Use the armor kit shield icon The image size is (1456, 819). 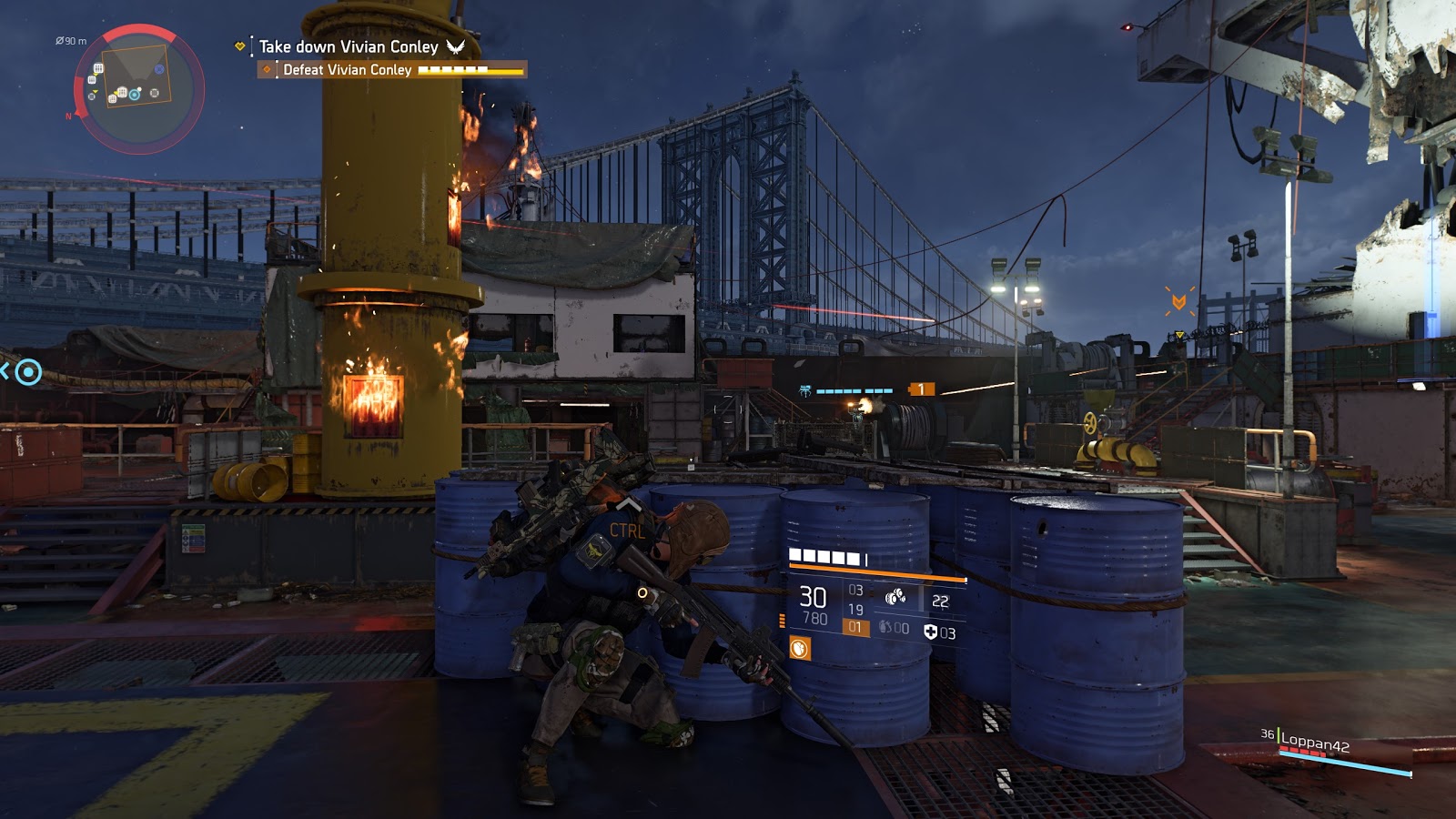pos(930,632)
